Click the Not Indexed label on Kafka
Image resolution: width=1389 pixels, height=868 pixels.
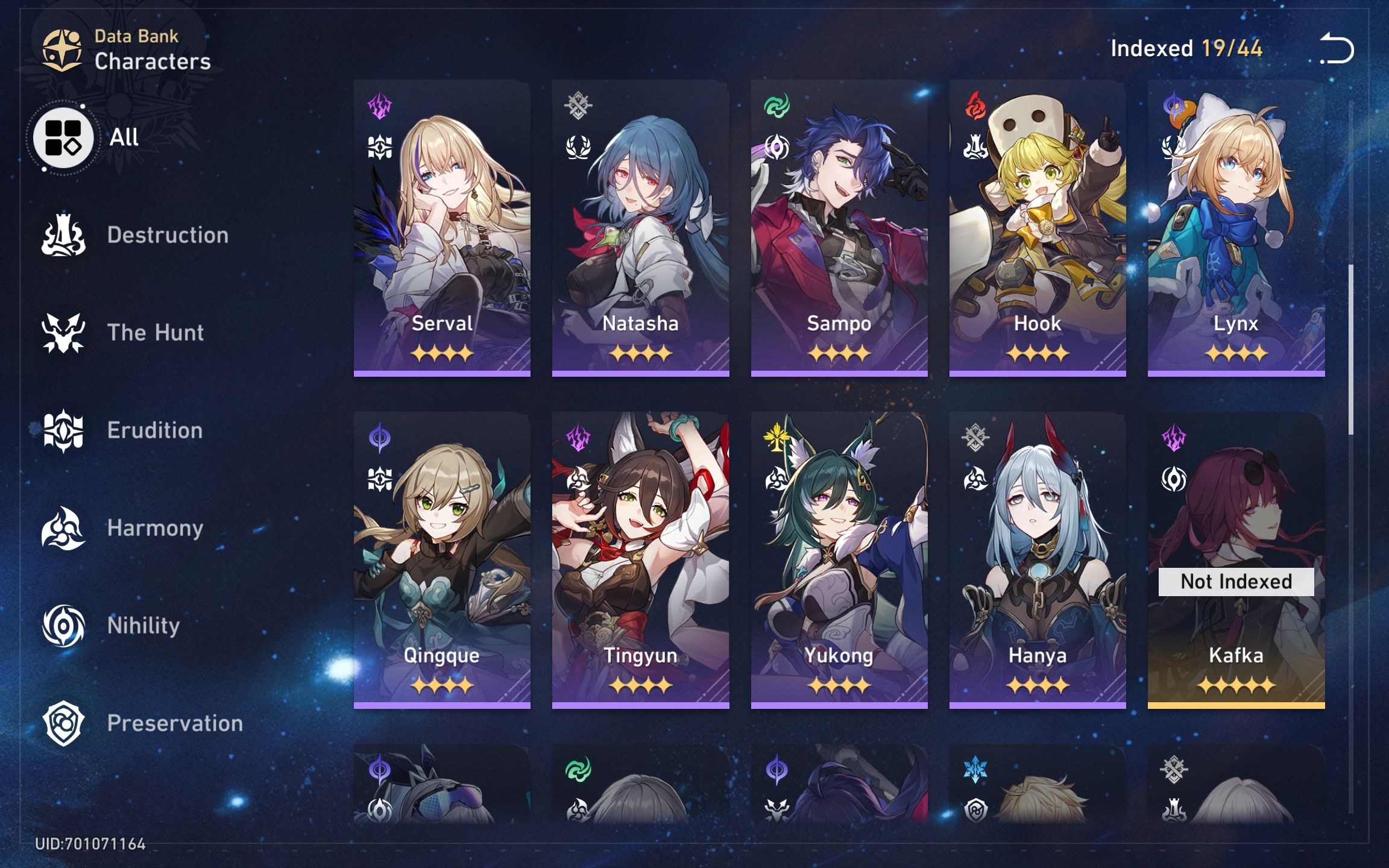pyautogui.click(x=1238, y=581)
